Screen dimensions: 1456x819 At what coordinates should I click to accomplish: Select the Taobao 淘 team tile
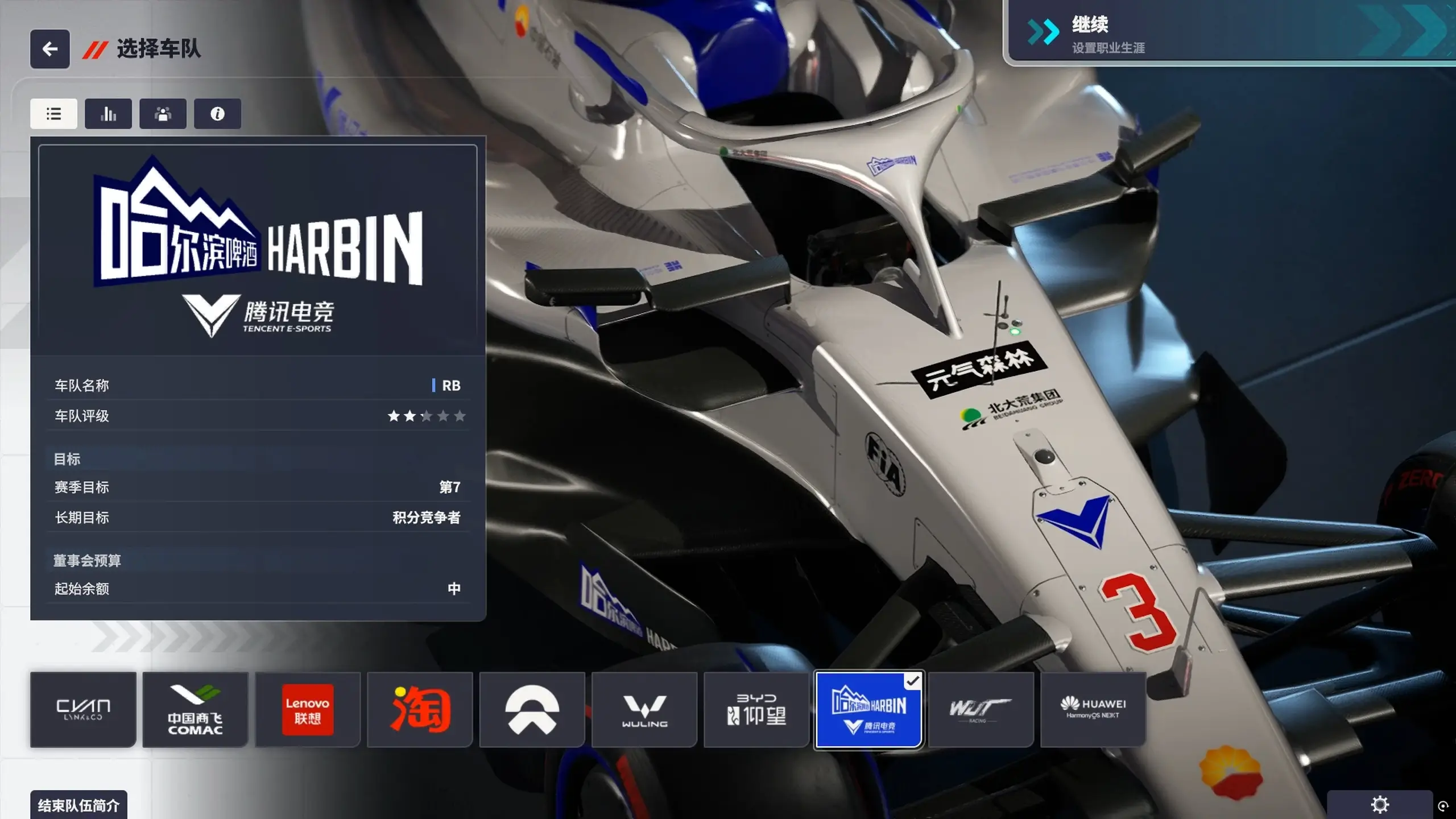pyautogui.click(x=420, y=709)
